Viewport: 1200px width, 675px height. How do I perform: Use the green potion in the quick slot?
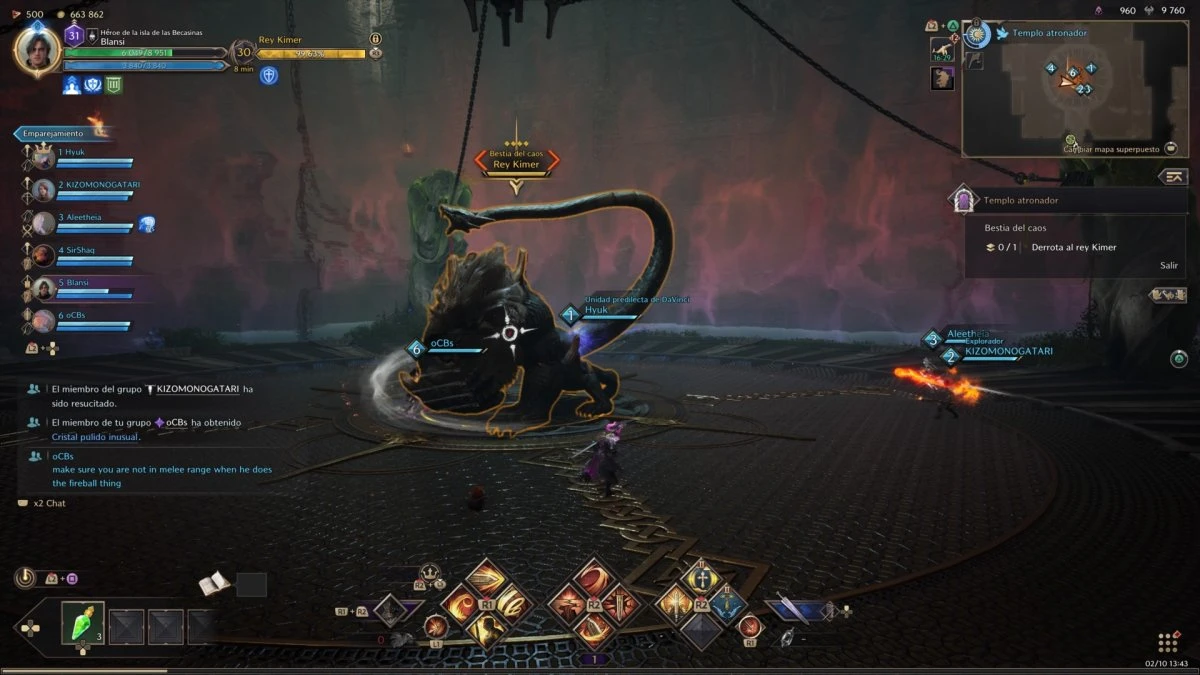point(82,621)
